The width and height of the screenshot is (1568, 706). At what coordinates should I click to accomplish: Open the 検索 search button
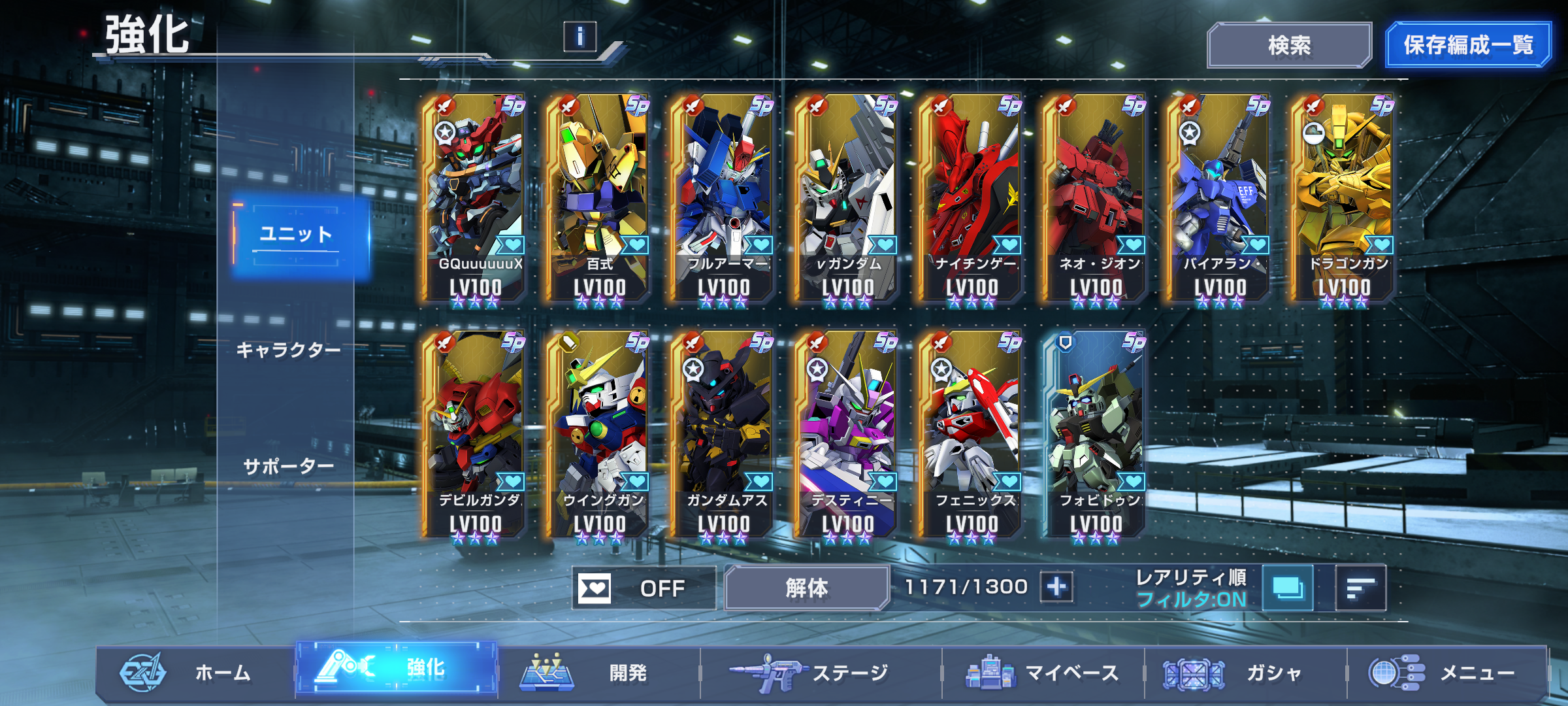coord(1288,45)
